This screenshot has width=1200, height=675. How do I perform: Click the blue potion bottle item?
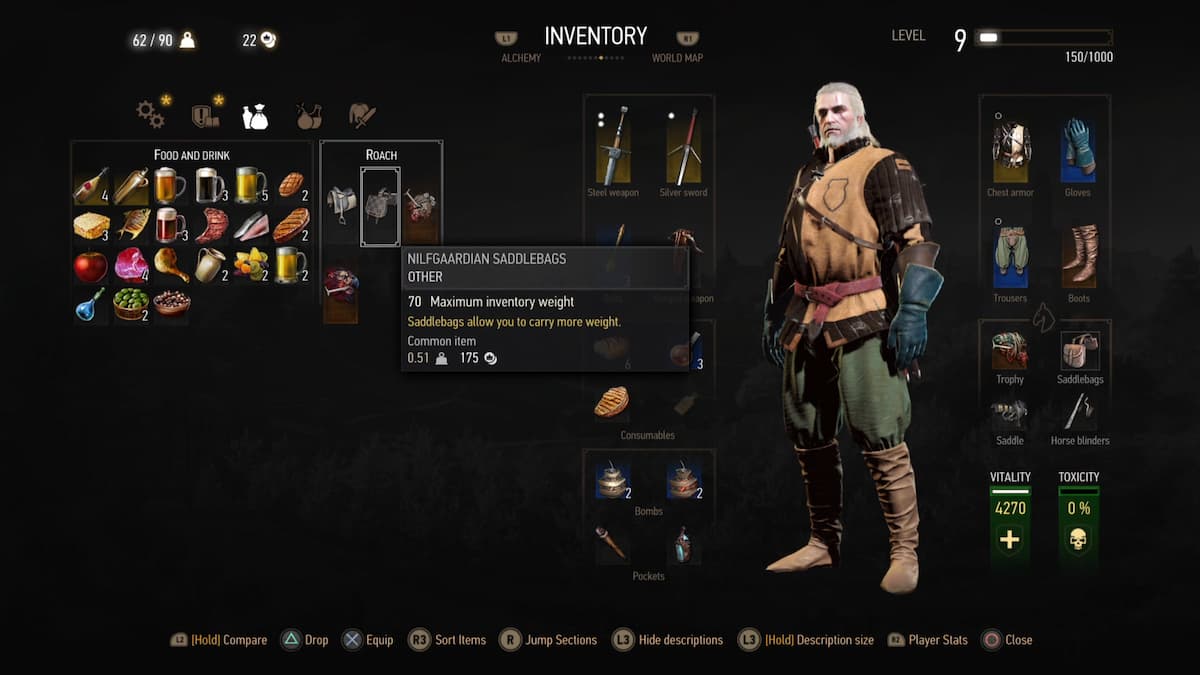[91, 304]
